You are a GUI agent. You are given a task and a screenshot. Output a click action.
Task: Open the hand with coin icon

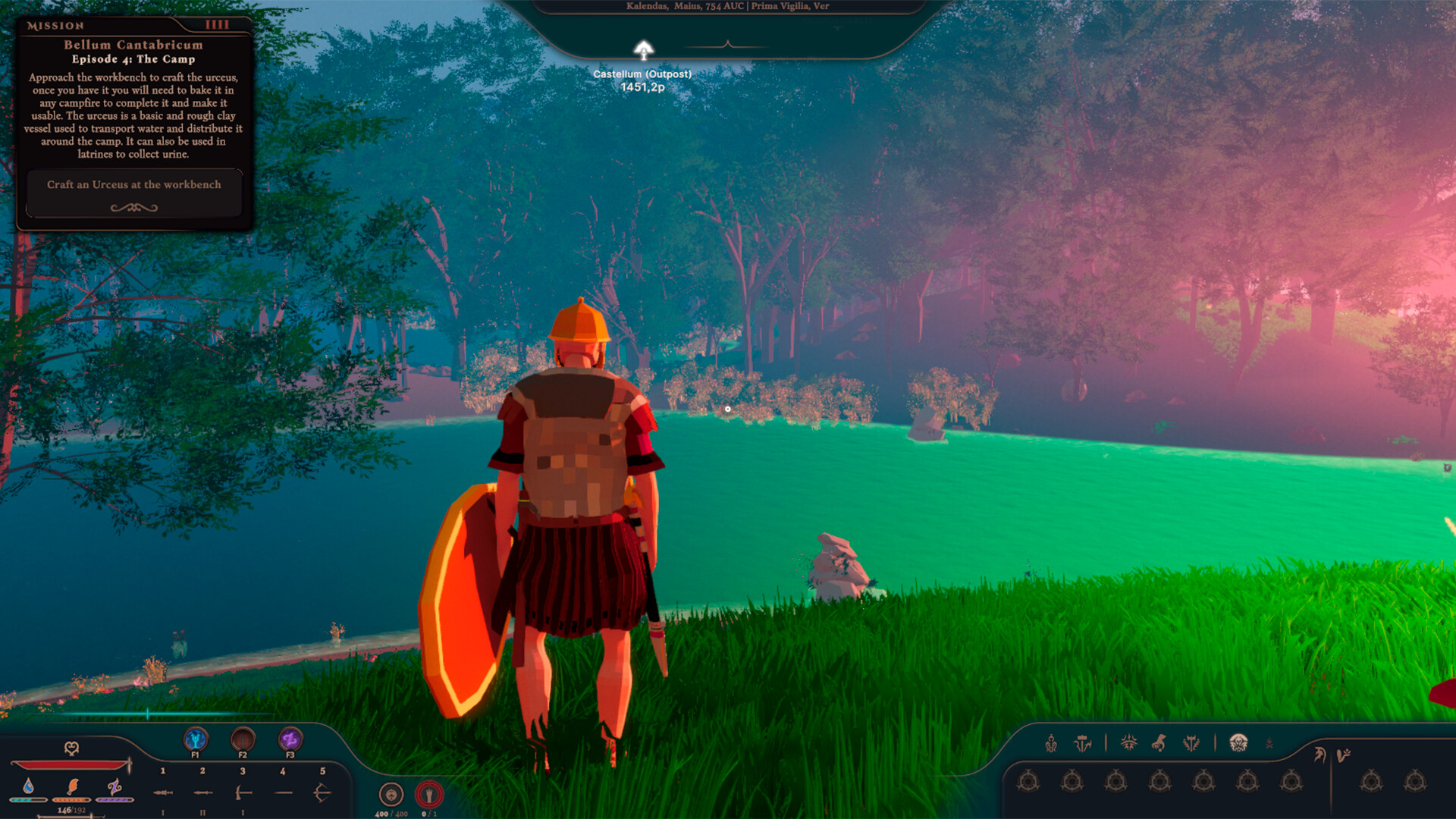[1159, 743]
